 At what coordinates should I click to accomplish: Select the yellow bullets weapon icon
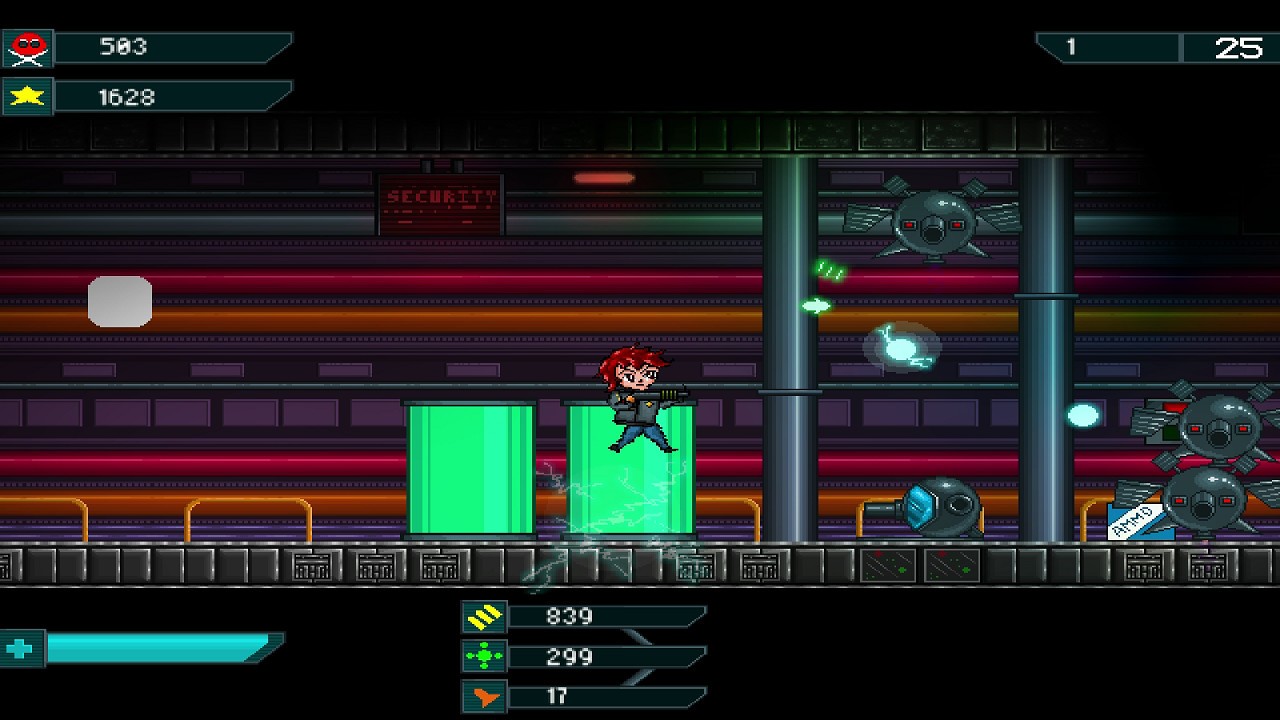pos(484,617)
